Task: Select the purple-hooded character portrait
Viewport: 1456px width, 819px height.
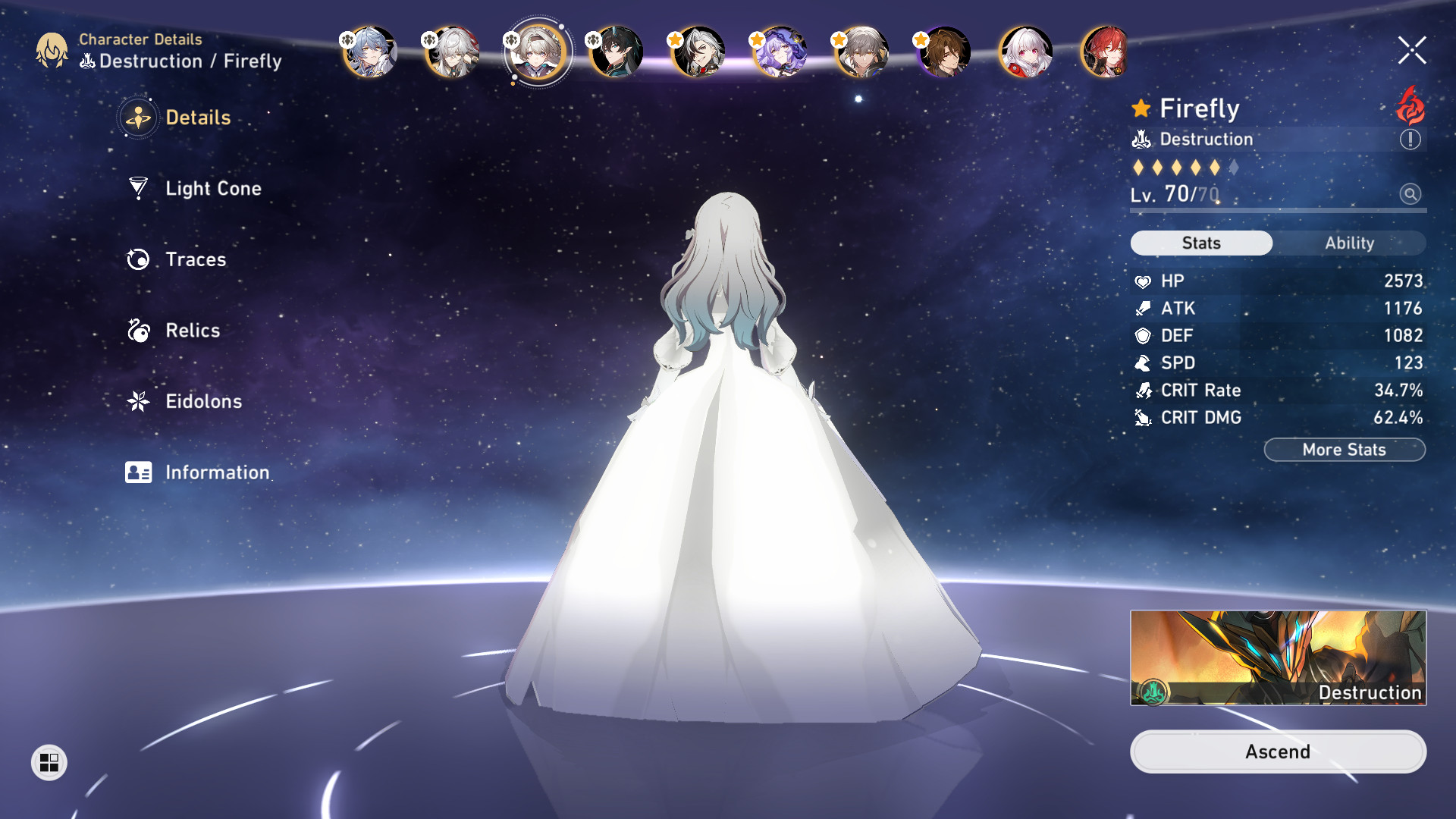Action: point(781,52)
